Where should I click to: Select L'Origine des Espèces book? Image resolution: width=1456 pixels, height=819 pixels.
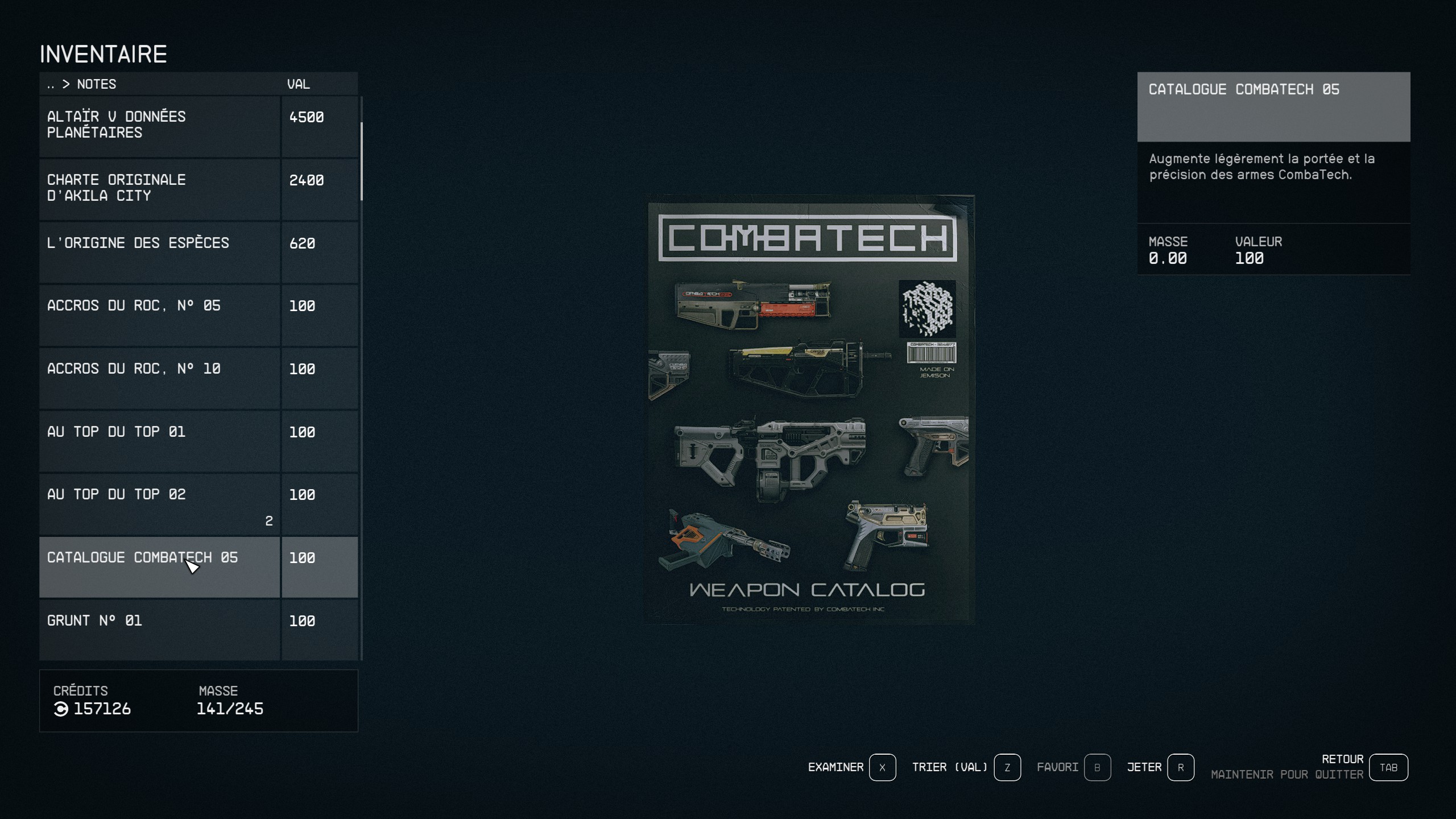(x=159, y=251)
